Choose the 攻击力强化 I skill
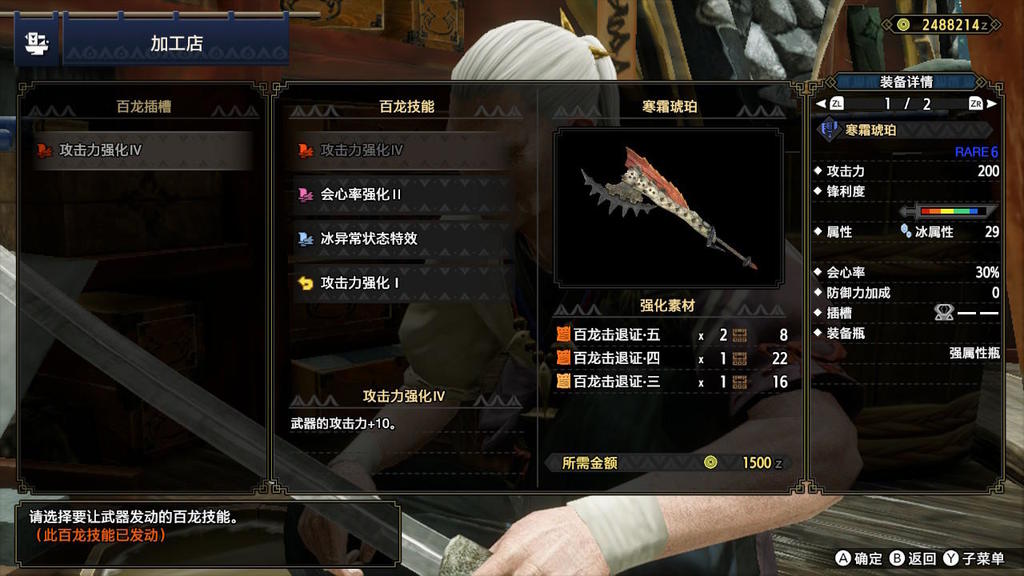This screenshot has height=576, width=1024. point(405,283)
